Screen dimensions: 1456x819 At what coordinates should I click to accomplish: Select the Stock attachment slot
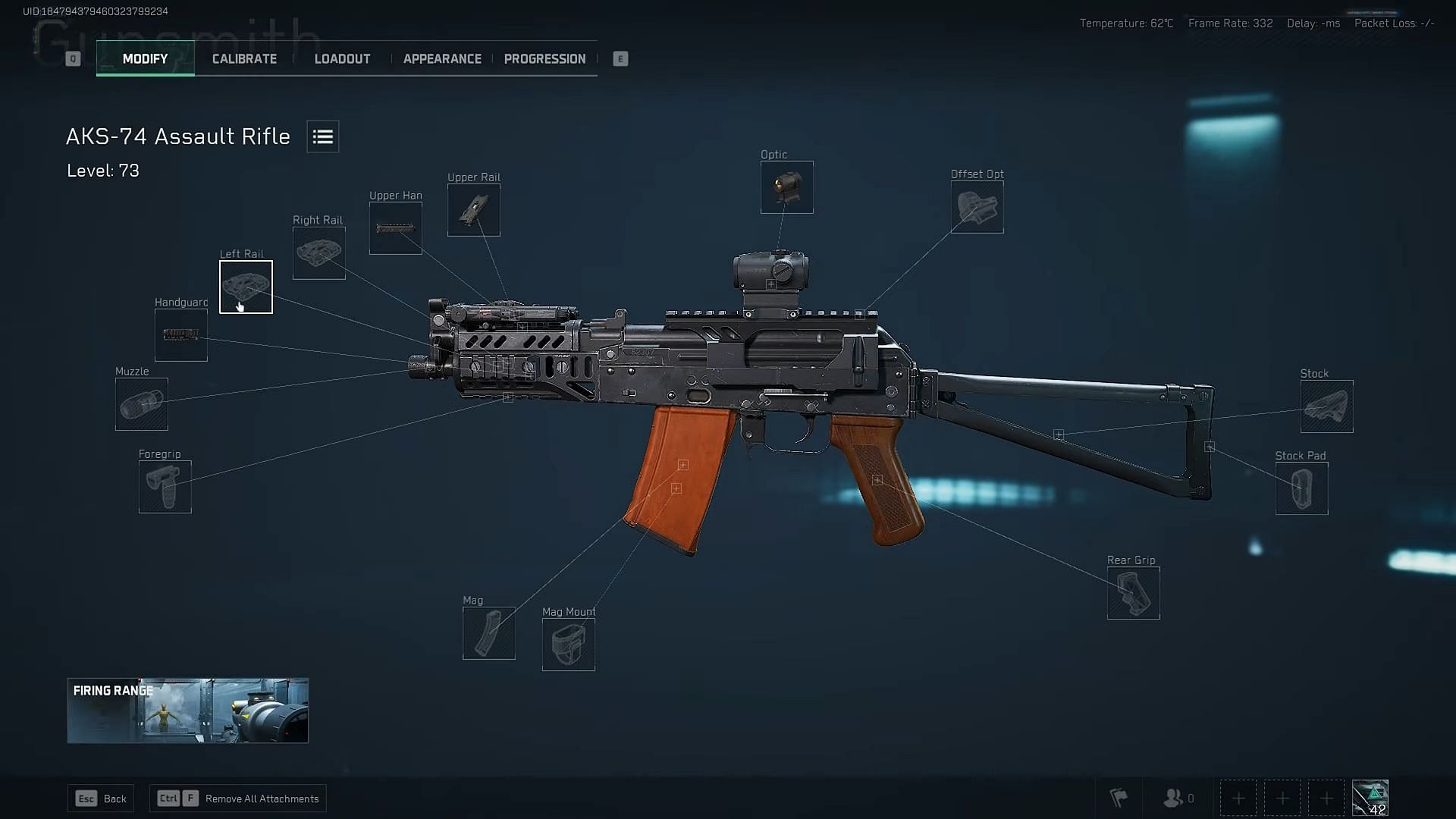click(x=1326, y=406)
